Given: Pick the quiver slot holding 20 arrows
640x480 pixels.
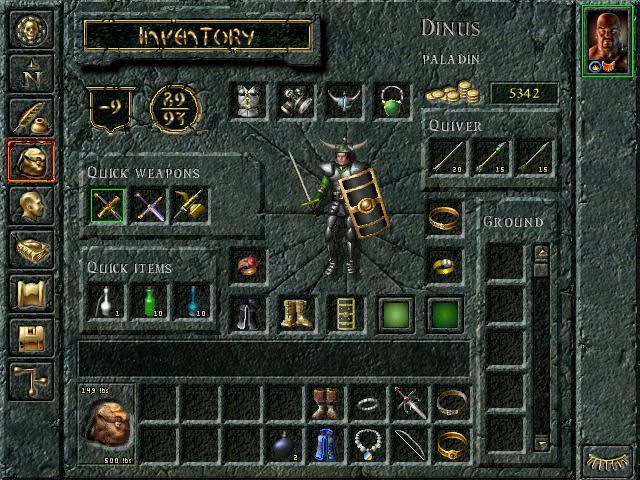Looking at the screenshot, I should 447,156.
